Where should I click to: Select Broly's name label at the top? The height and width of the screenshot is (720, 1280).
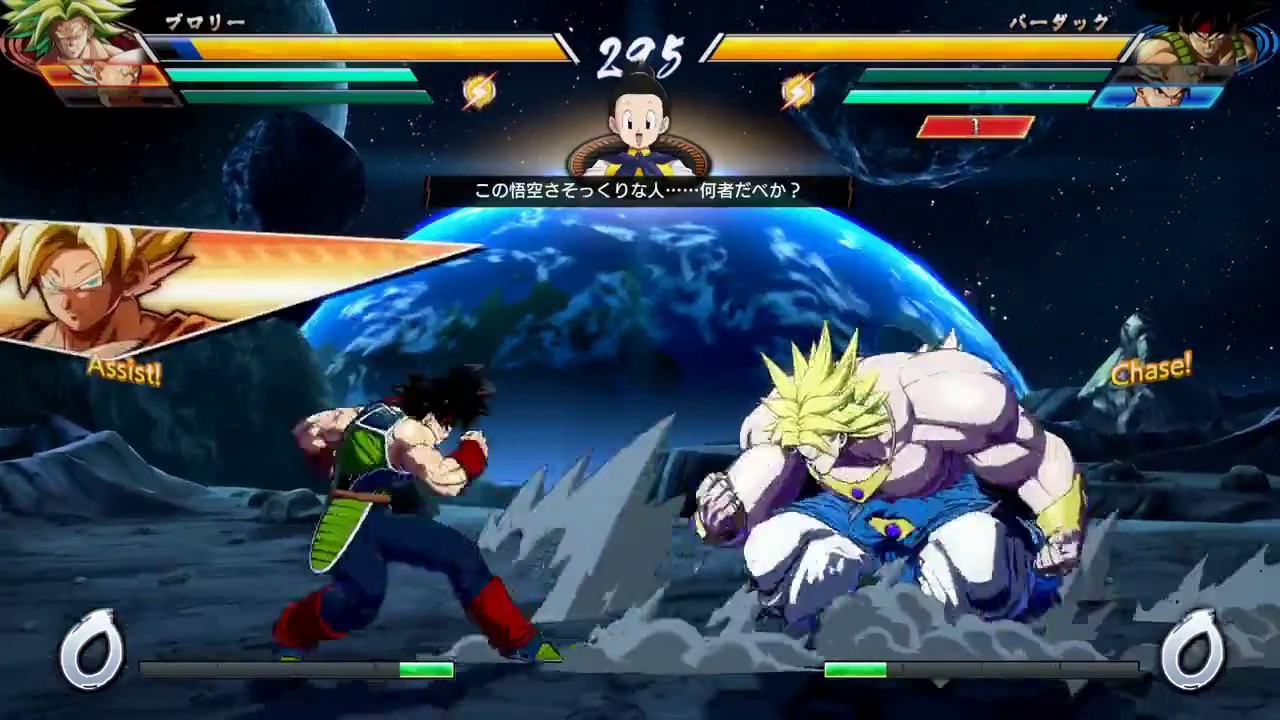205,22
